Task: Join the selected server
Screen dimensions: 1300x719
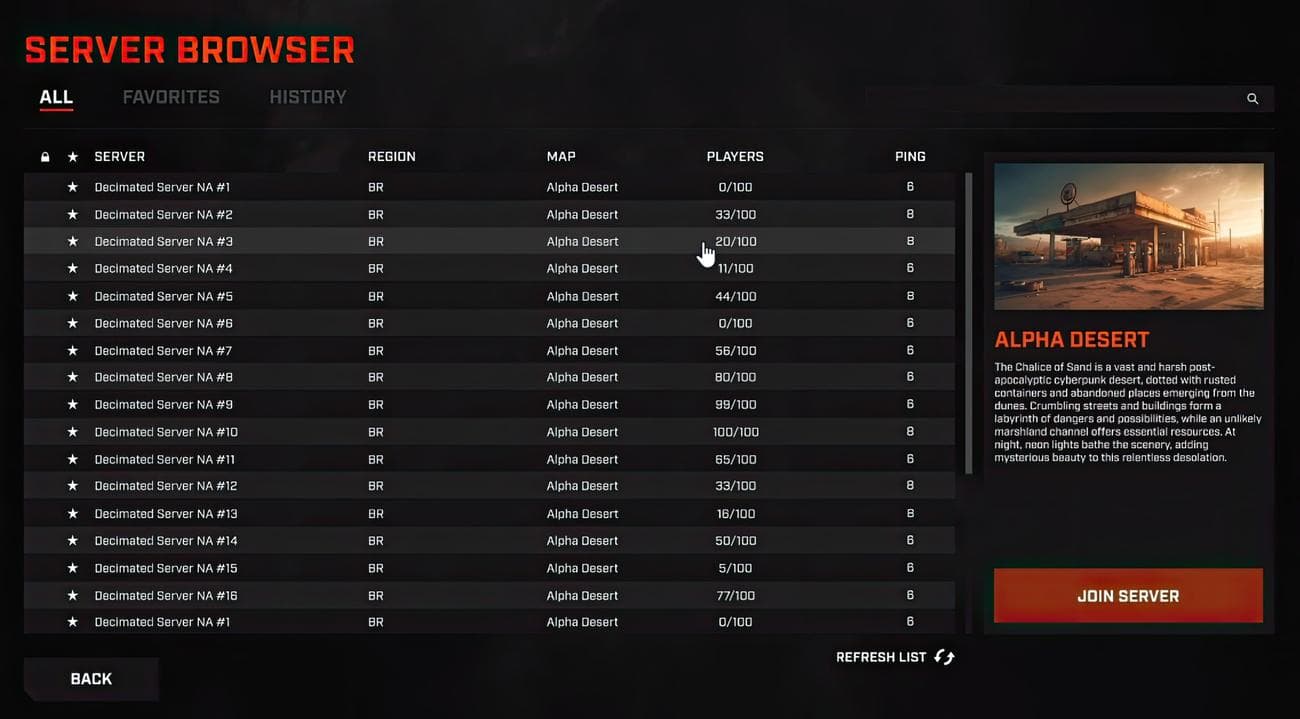Action: point(1128,596)
